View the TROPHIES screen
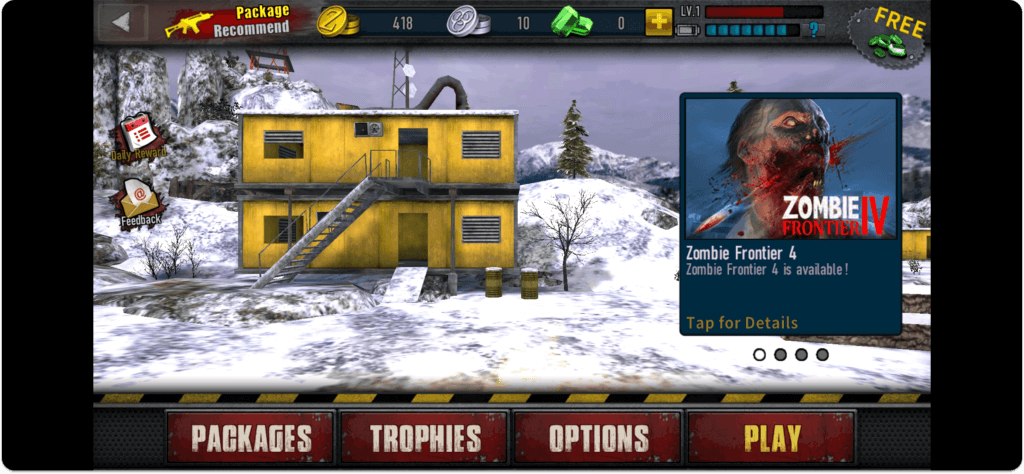Viewport: 1024px width, 474px height. tap(425, 438)
